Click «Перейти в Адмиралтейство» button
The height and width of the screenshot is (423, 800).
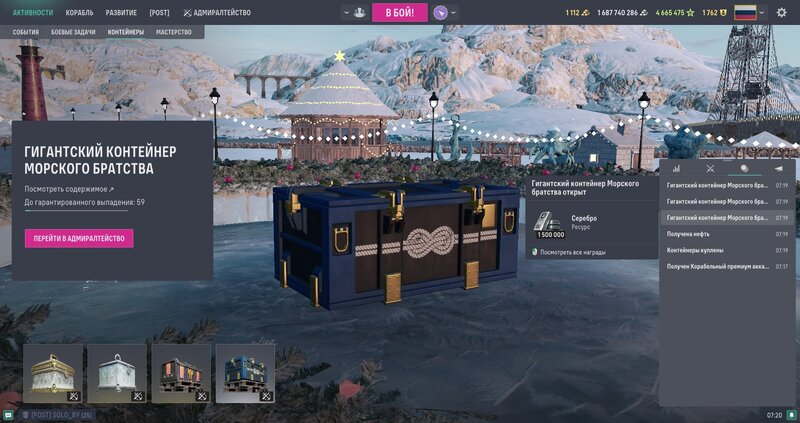(x=79, y=238)
